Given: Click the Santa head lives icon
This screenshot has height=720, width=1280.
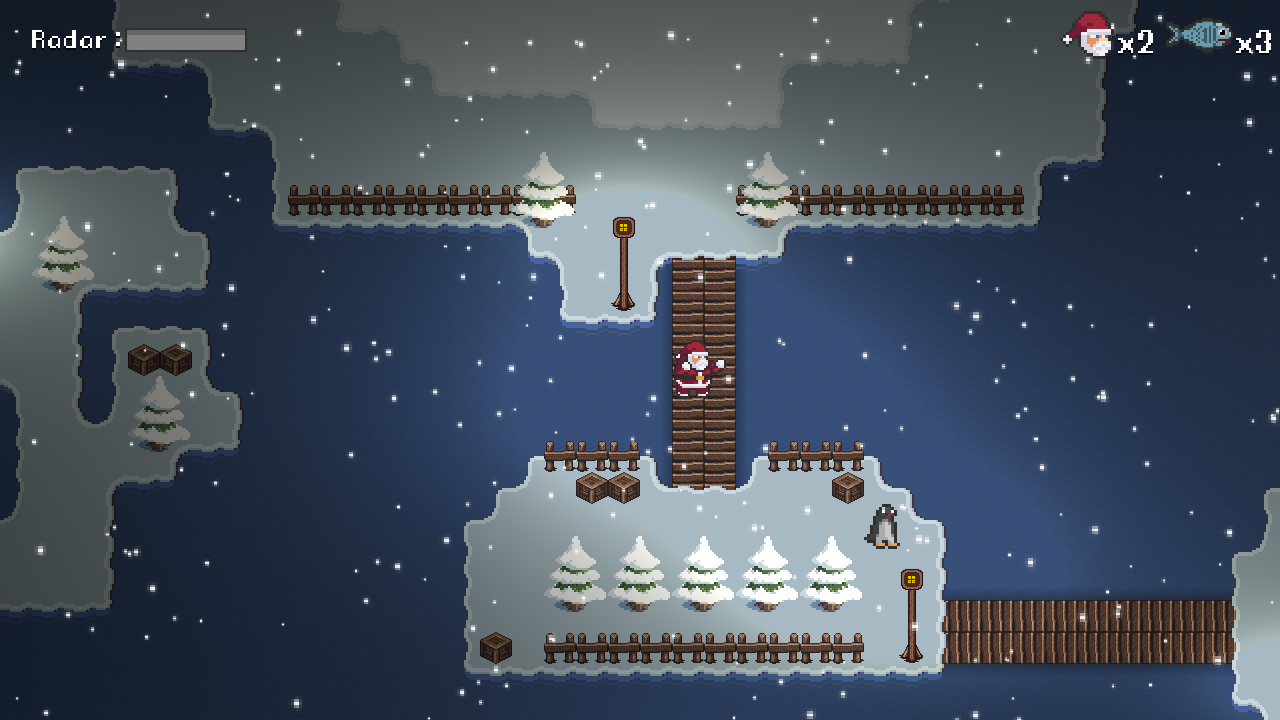Looking at the screenshot, I should (x=1090, y=36).
